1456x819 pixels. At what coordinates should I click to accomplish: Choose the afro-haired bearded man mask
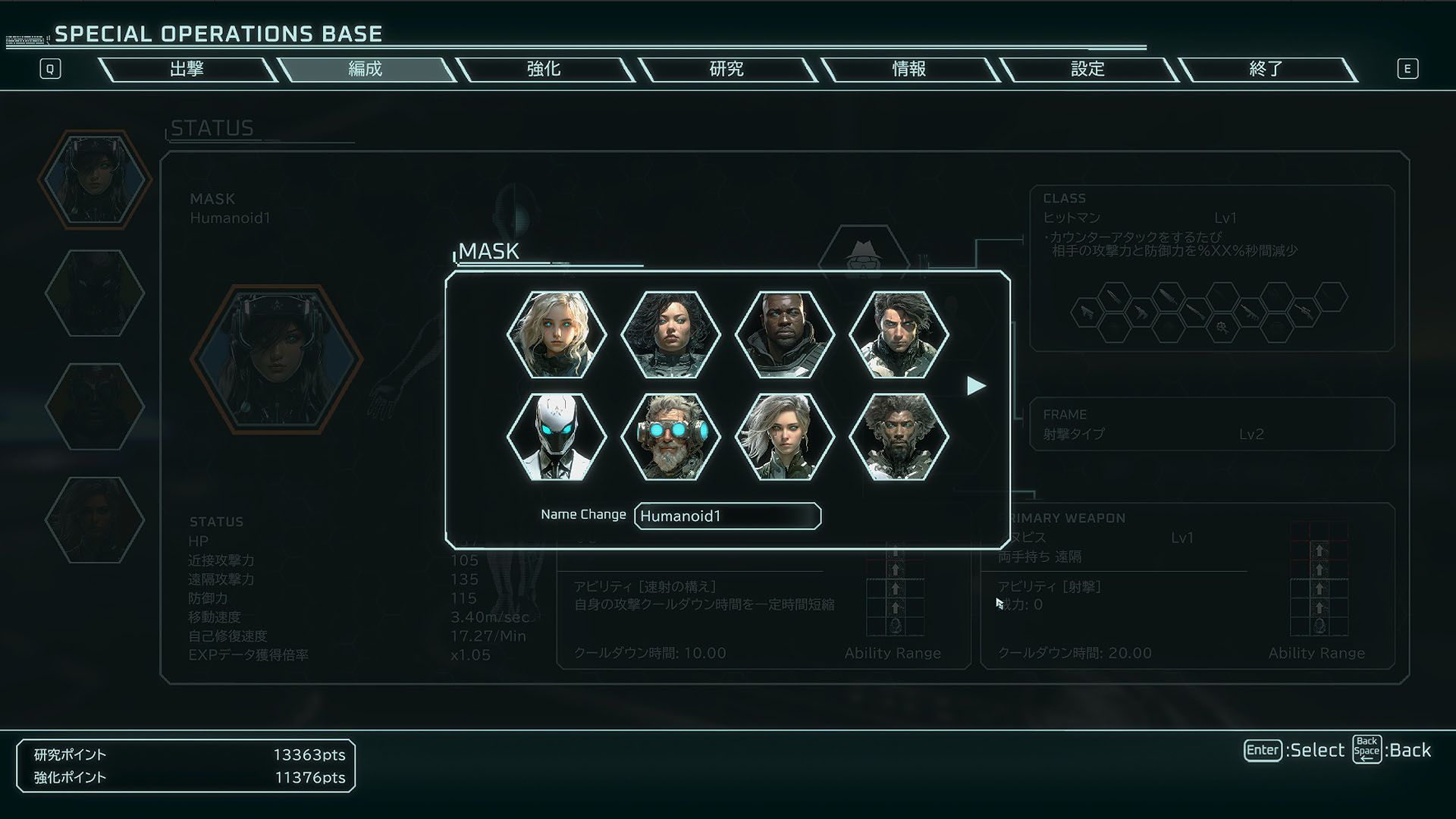point(899,437)
